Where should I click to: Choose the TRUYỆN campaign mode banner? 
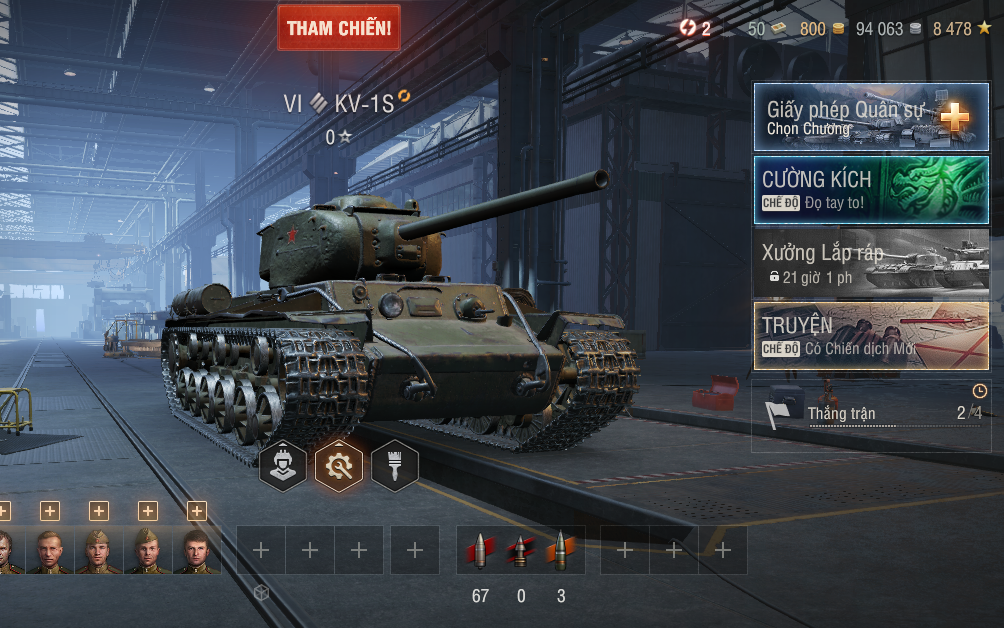pyautogui.click(x=871, y=335)
